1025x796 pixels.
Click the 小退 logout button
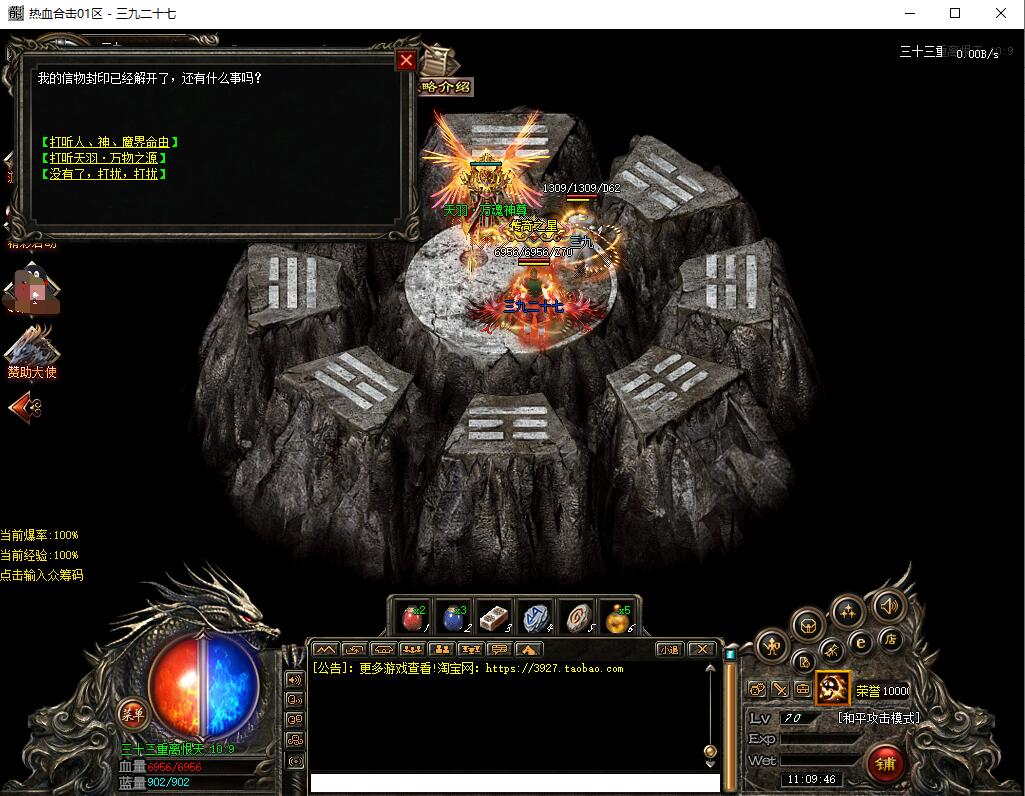[668, 649]
